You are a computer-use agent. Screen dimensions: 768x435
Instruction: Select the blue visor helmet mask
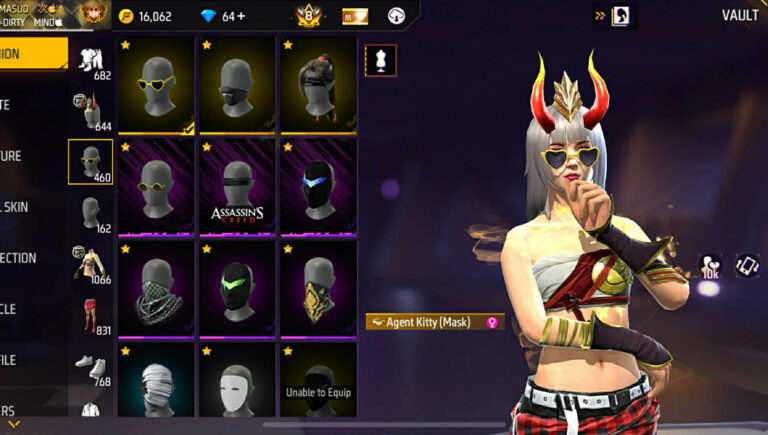[318, 186]
